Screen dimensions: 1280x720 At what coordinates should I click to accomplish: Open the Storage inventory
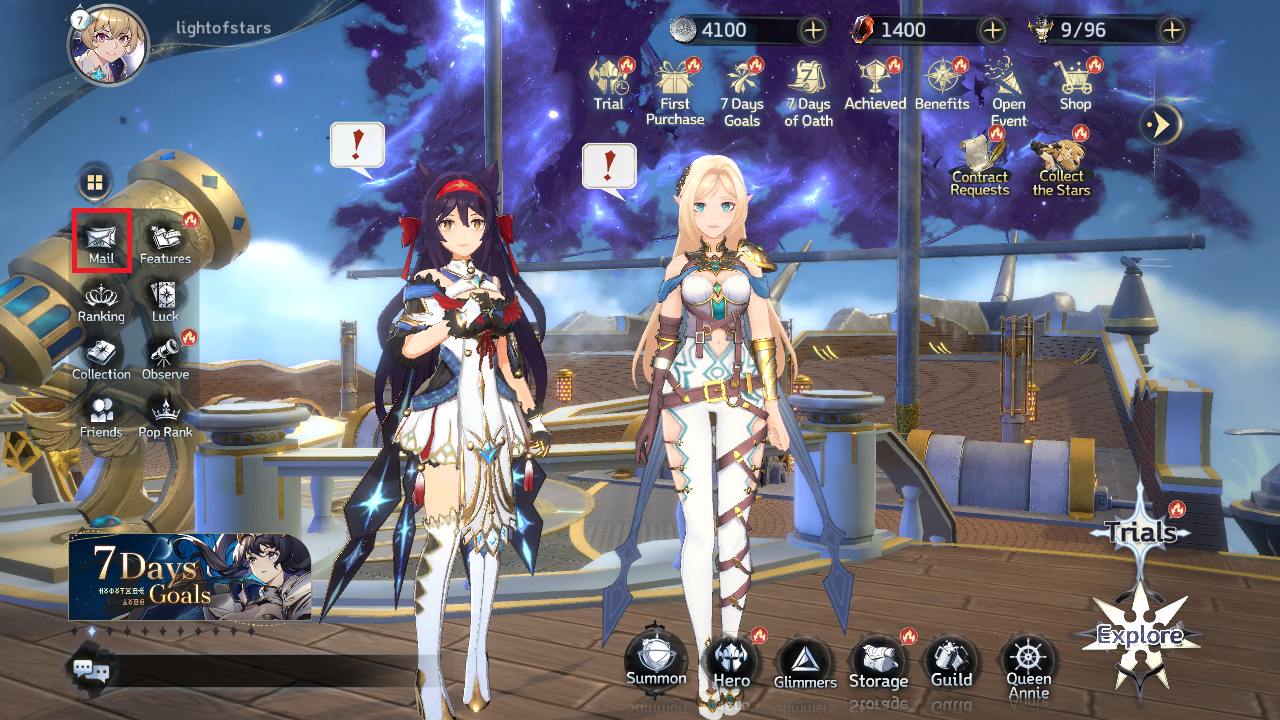[878, 662]
